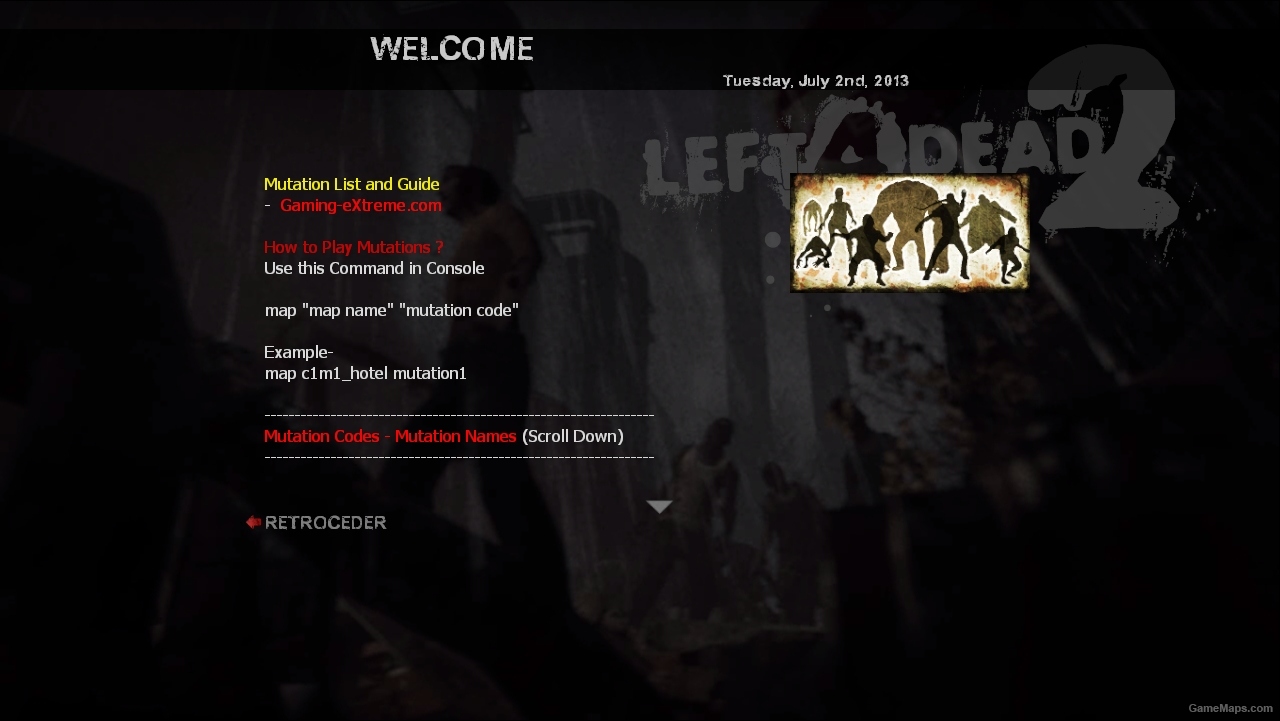Click the Left 4 Dead 2 logo graphic
1280x721 pixels.
pos(880,145)
